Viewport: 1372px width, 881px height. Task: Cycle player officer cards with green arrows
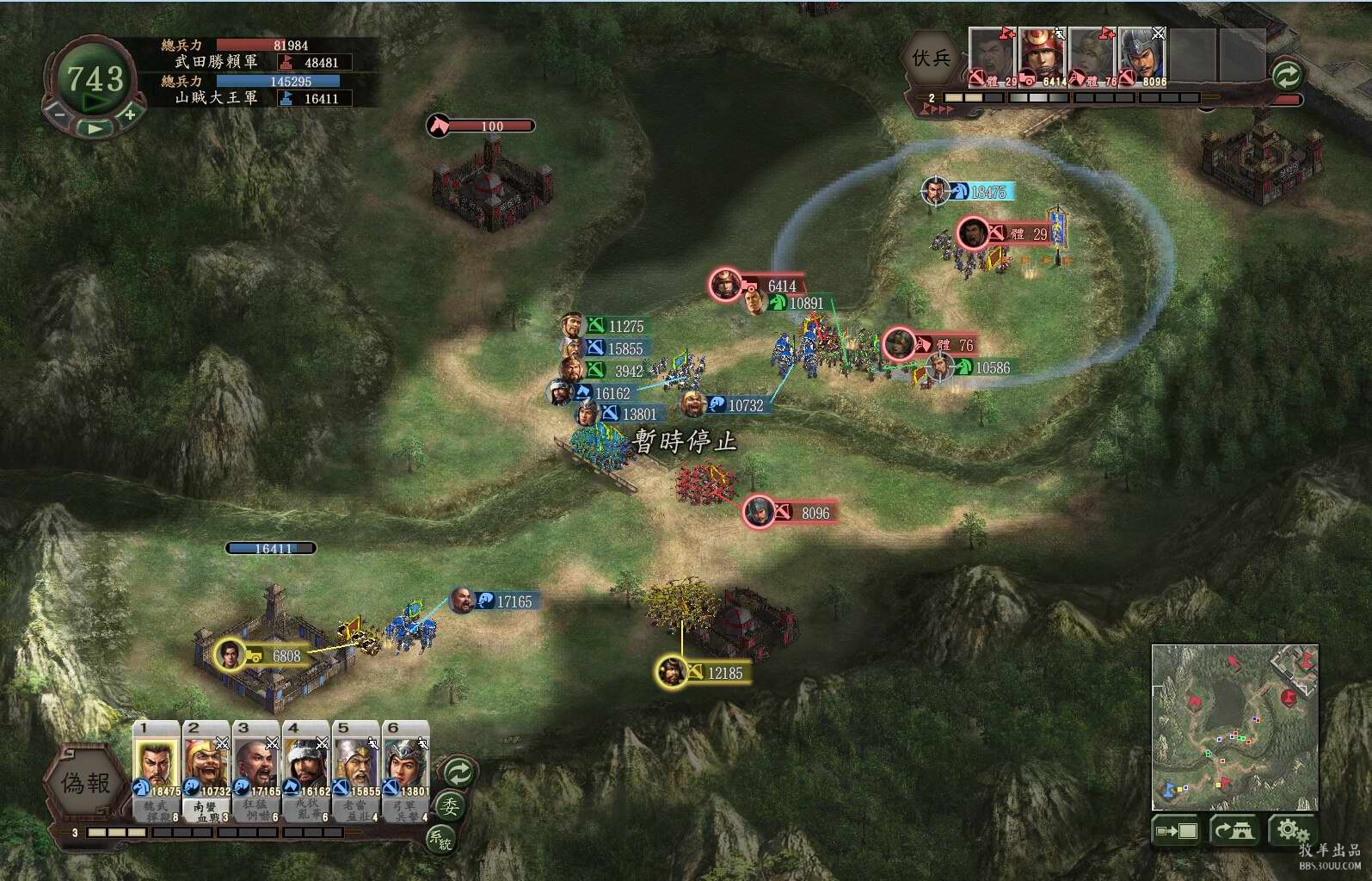(458, 772)
